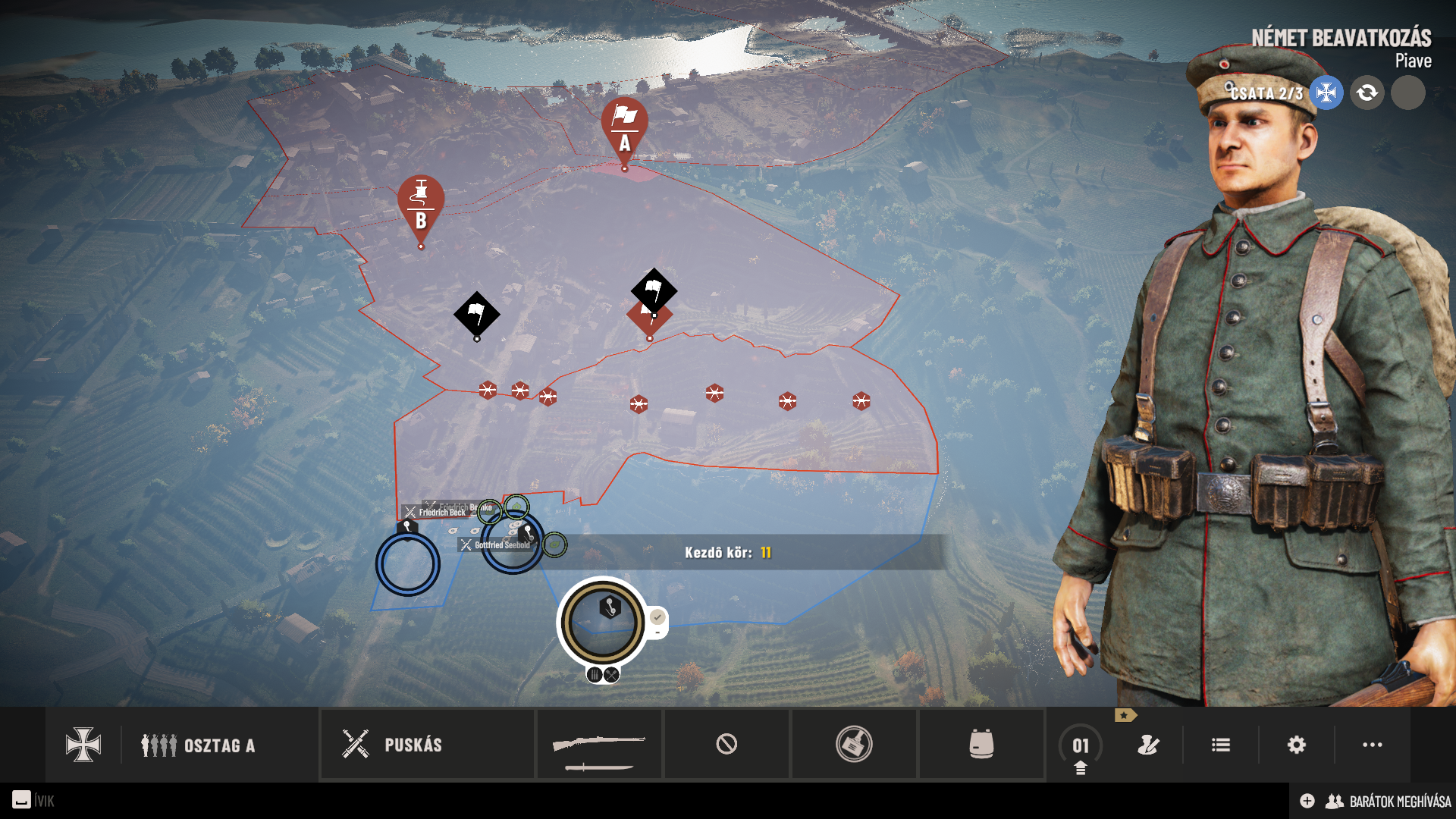Screen dimensions: 1456x819
Task: Open the scoreboard list icon
Action: pyautogui.click(x=1221, y=745)
